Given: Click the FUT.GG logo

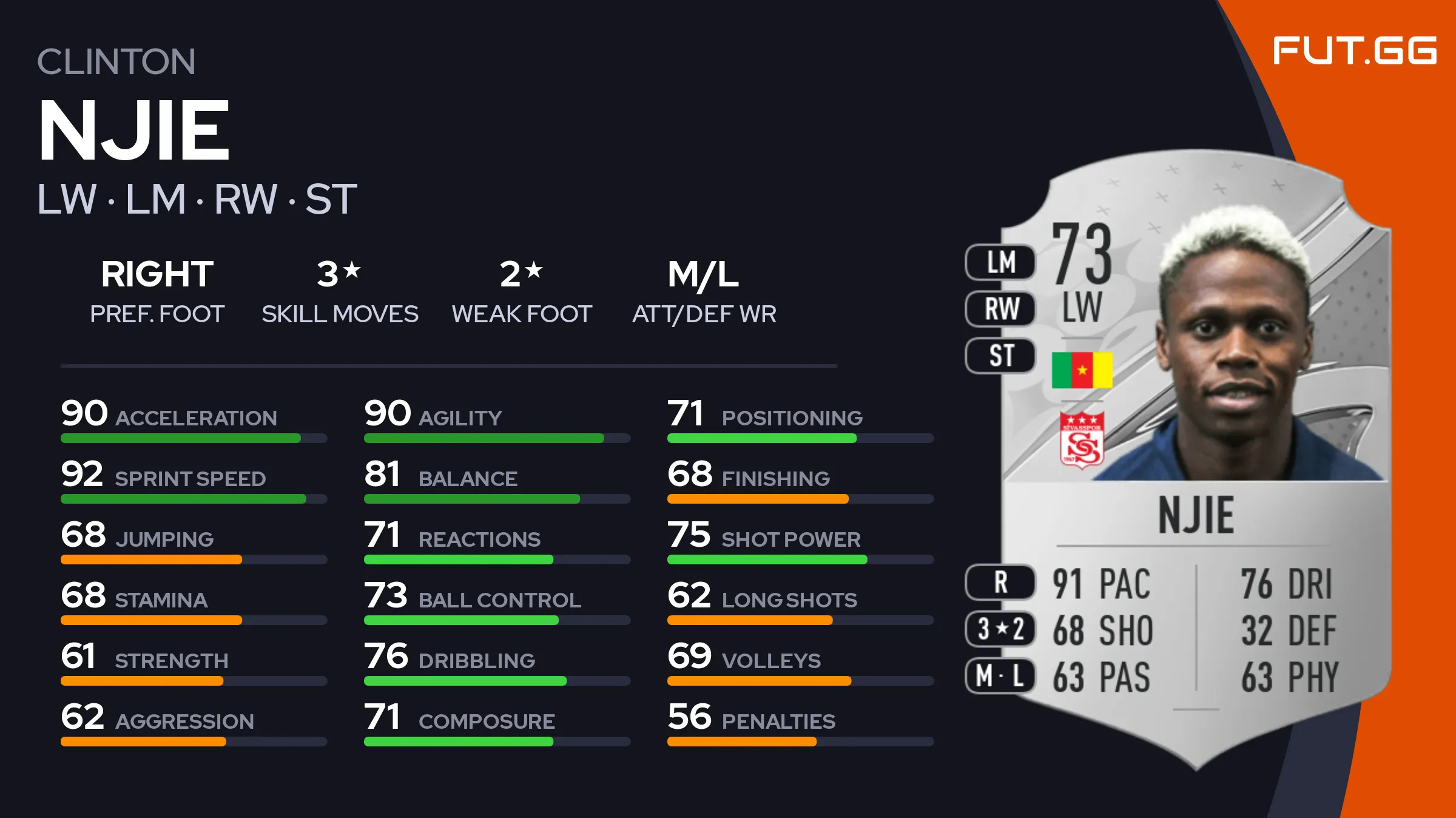Looking at the screenshot, I should coord(1354,50).
